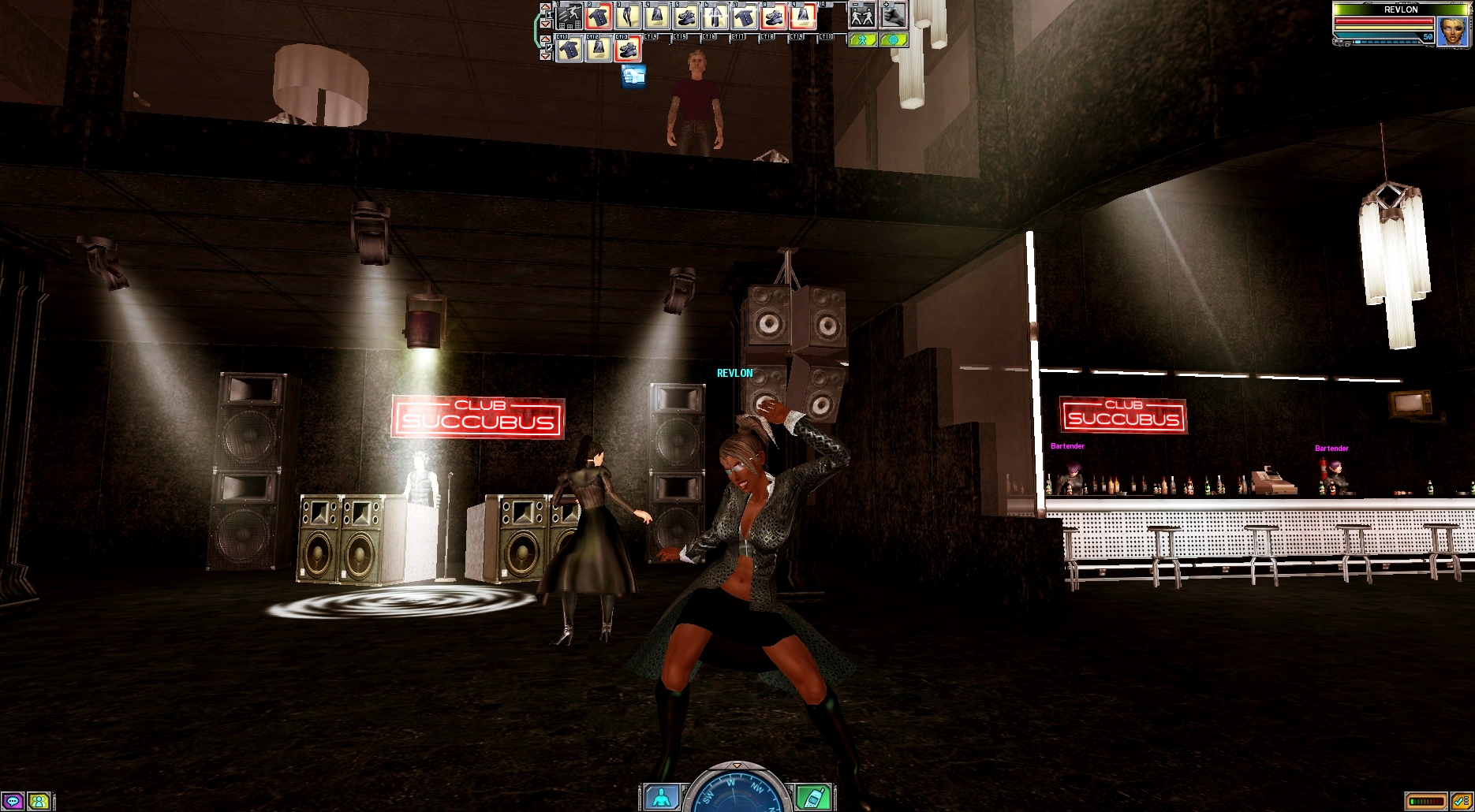
Task: Click the blue fist icon under the hotbar
Action: point(633,76)
